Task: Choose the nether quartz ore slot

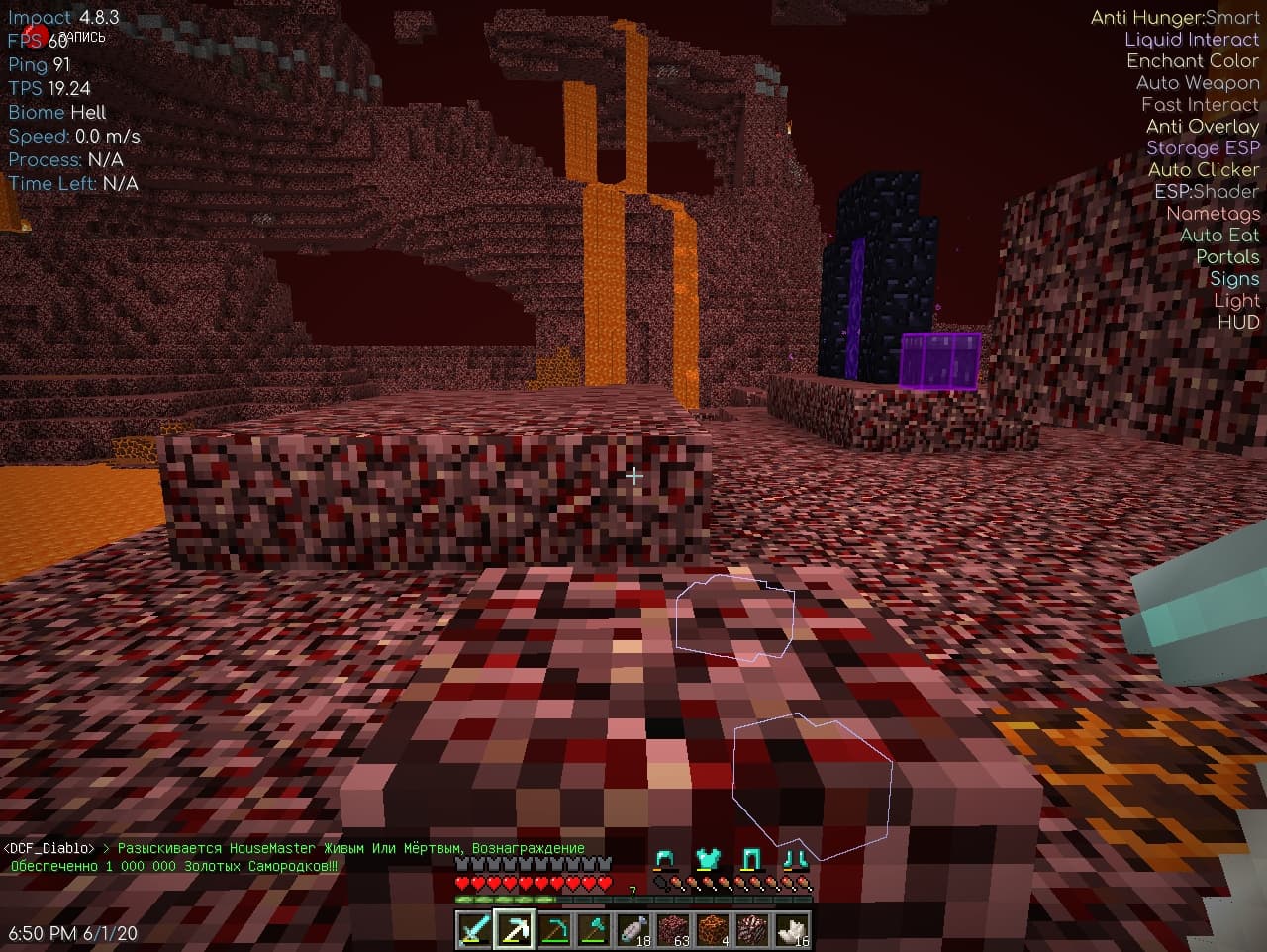Action: pos(752,930)
